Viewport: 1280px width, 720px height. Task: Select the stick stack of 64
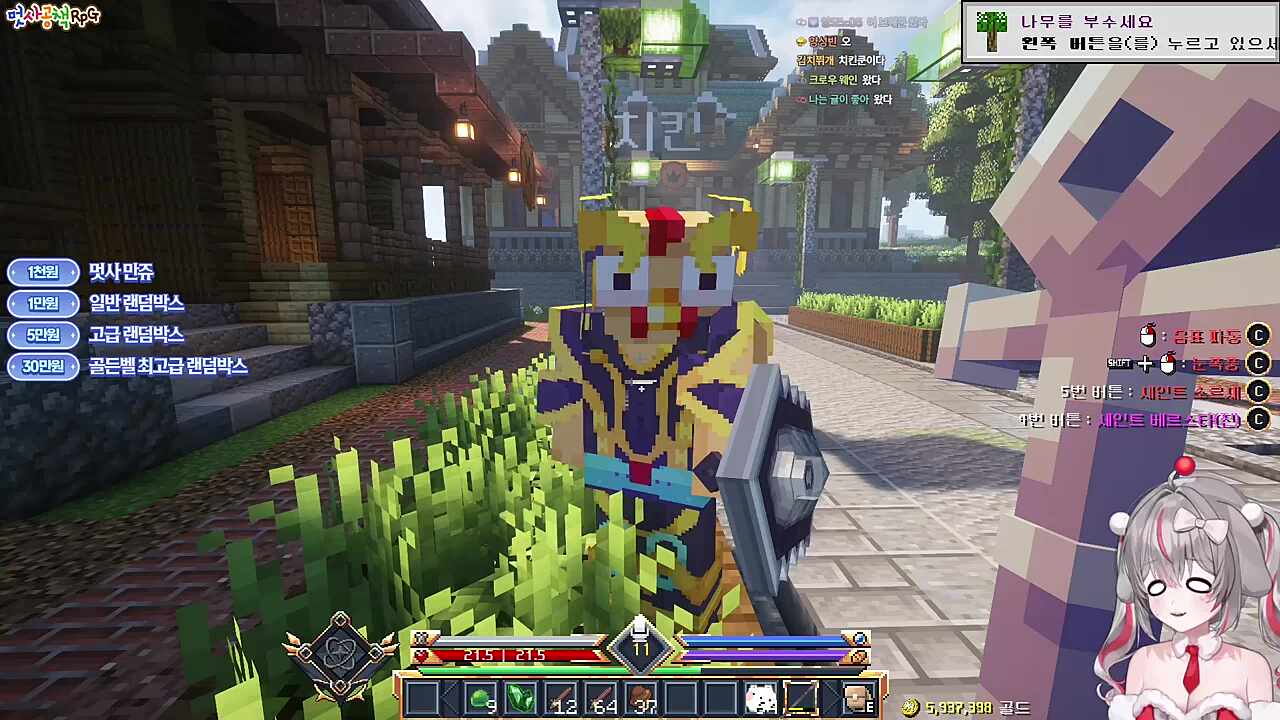(x=601, y=698)
